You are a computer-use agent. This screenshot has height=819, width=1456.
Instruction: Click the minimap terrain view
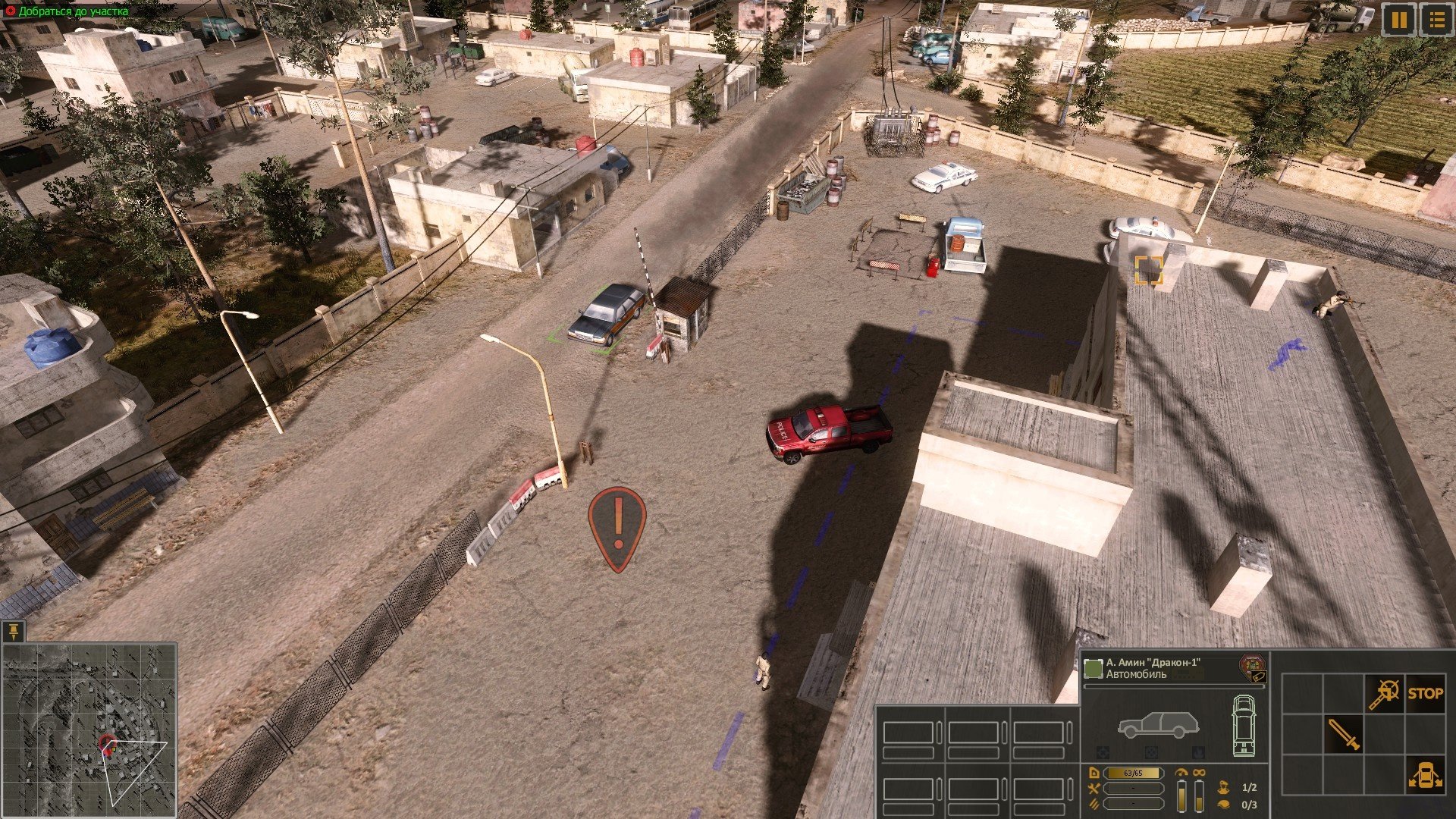click(89, 730)
